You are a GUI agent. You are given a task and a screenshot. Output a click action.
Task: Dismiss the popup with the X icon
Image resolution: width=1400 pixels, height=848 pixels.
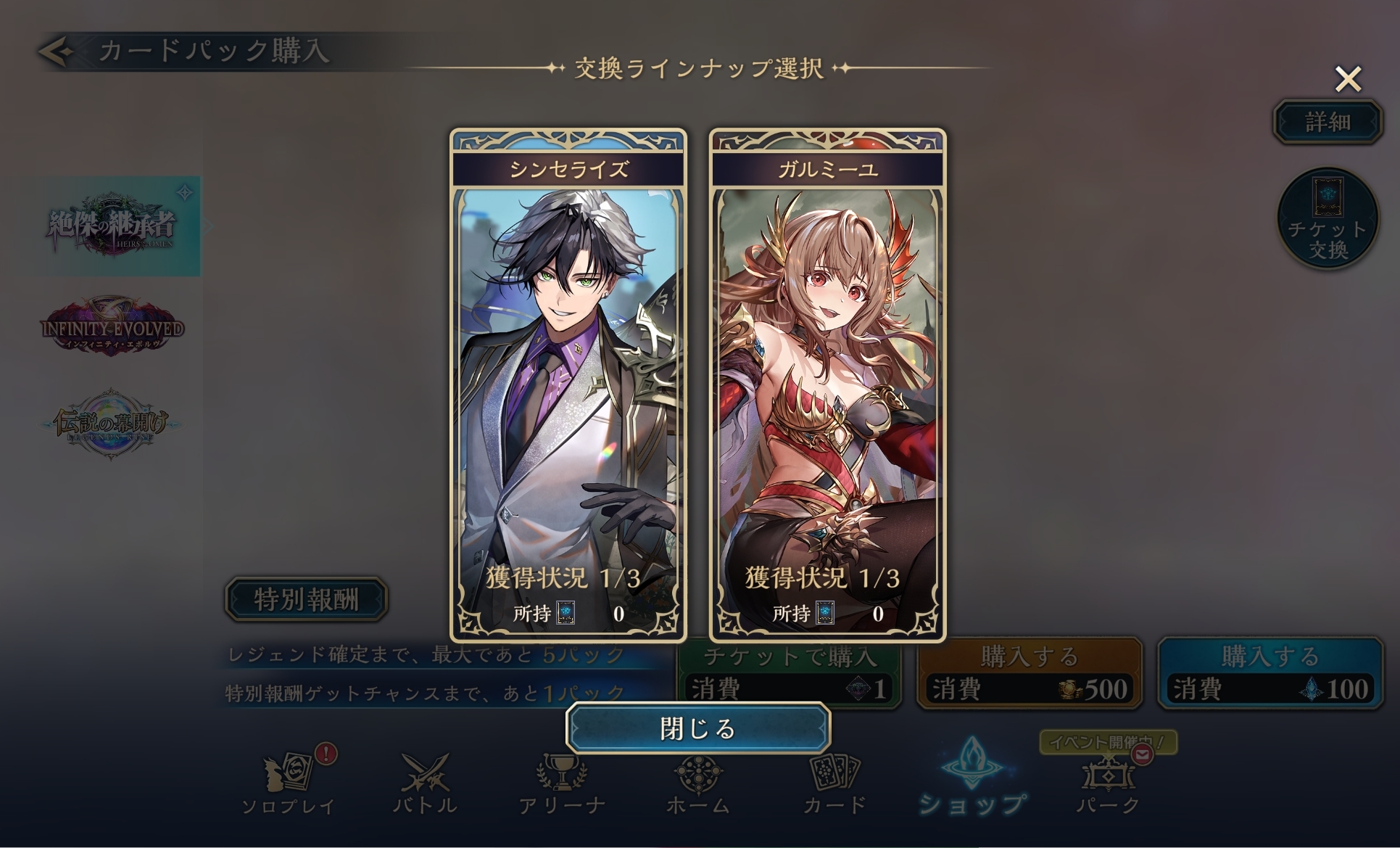point(1348,79)
